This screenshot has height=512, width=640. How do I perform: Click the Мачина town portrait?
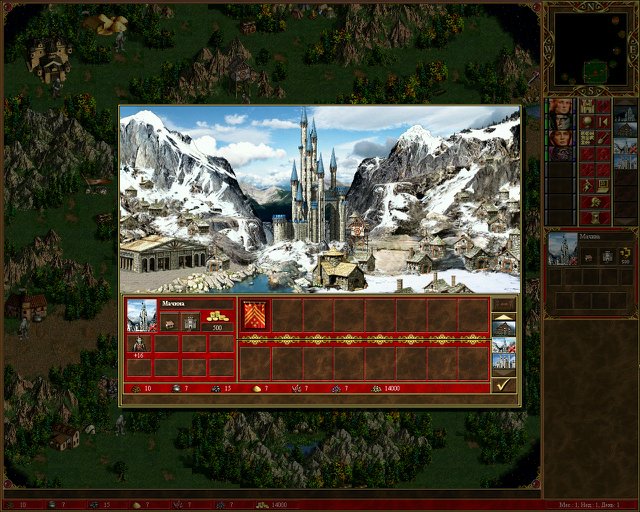[141, 317]
